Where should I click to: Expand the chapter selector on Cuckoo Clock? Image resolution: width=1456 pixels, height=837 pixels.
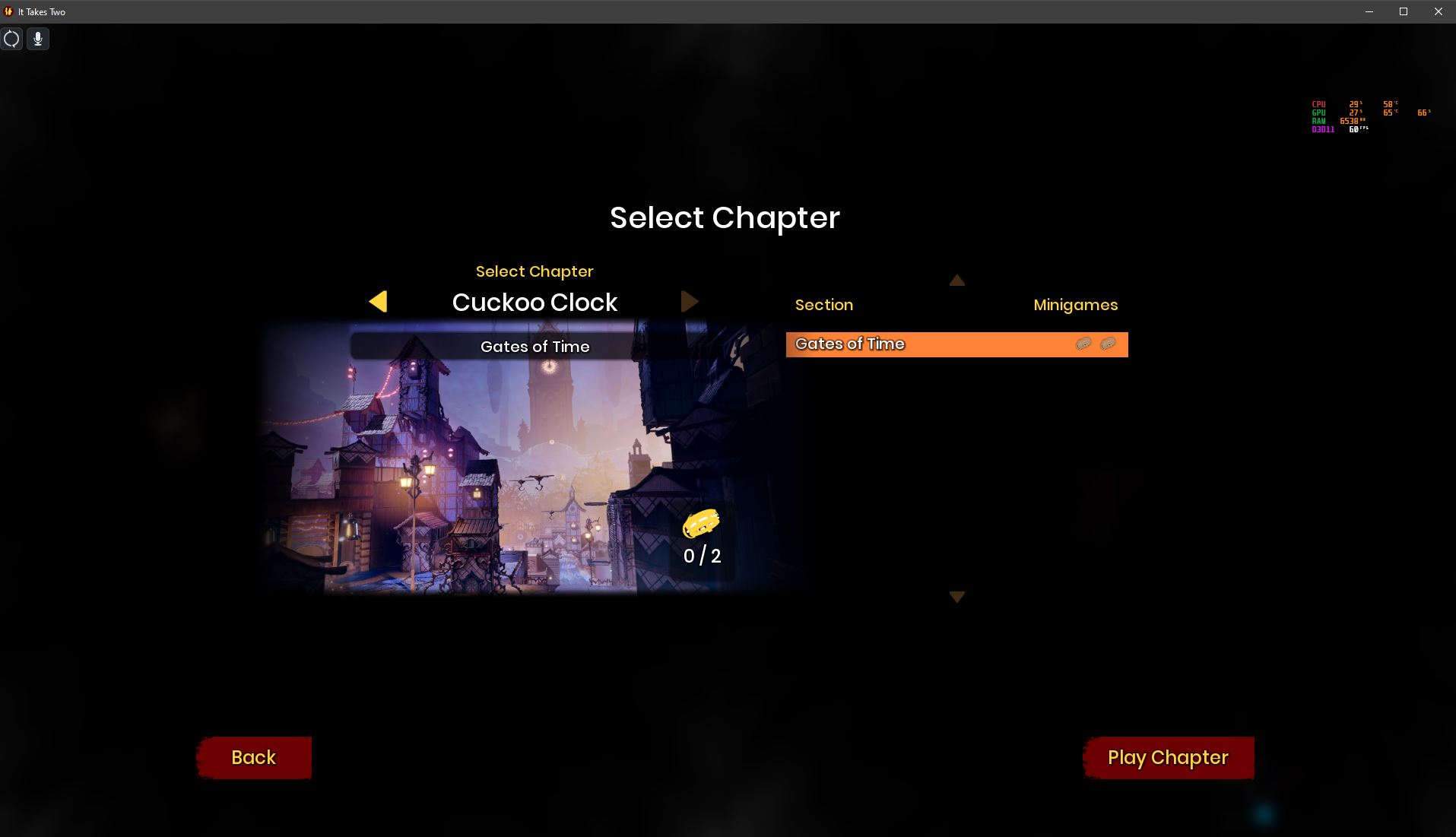click(x=535, y=302)
